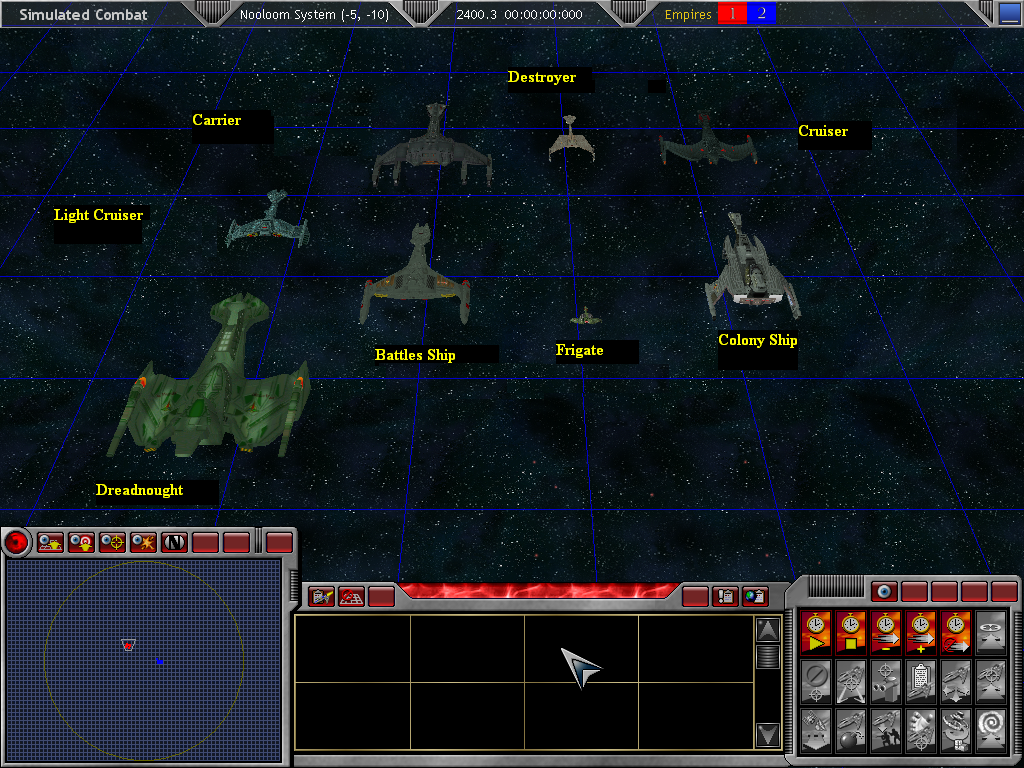Image resolution: width=1024 pixels, height=768 pixels.
Task: Open the globe and clipboard report button
Action: tap(756, 597)
